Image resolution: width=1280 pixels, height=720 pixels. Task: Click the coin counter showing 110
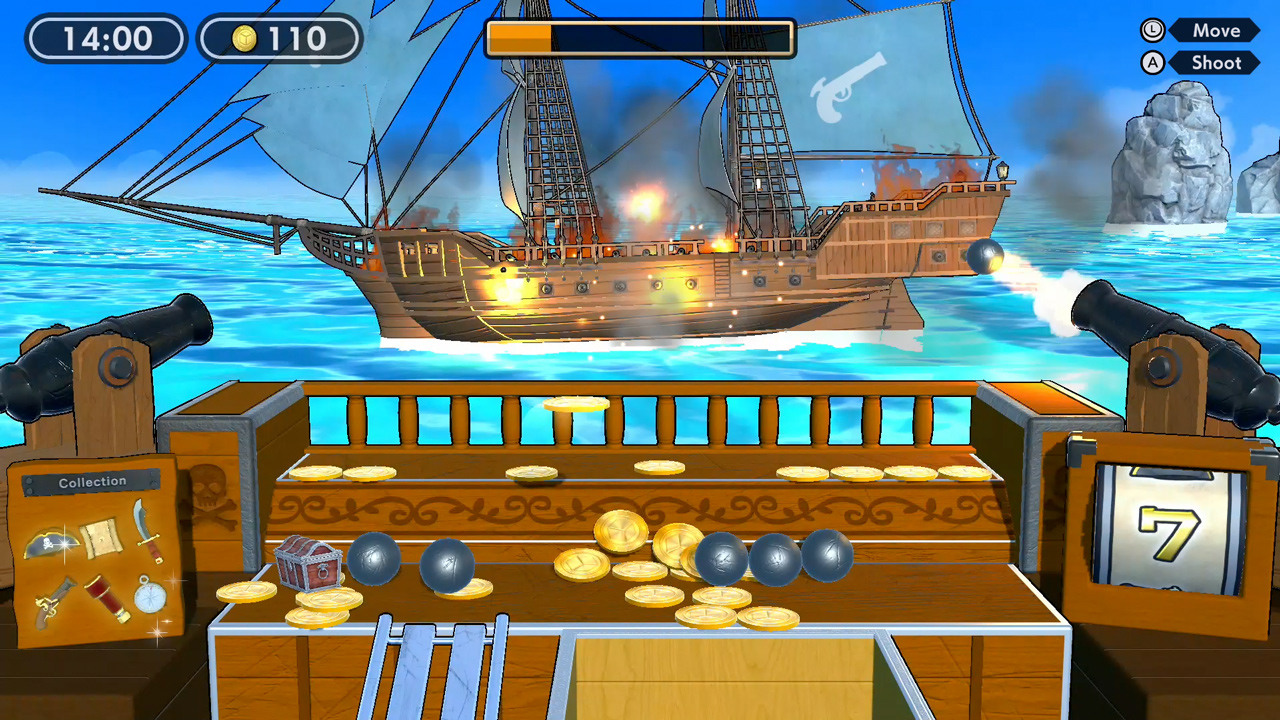click(279, 38)
